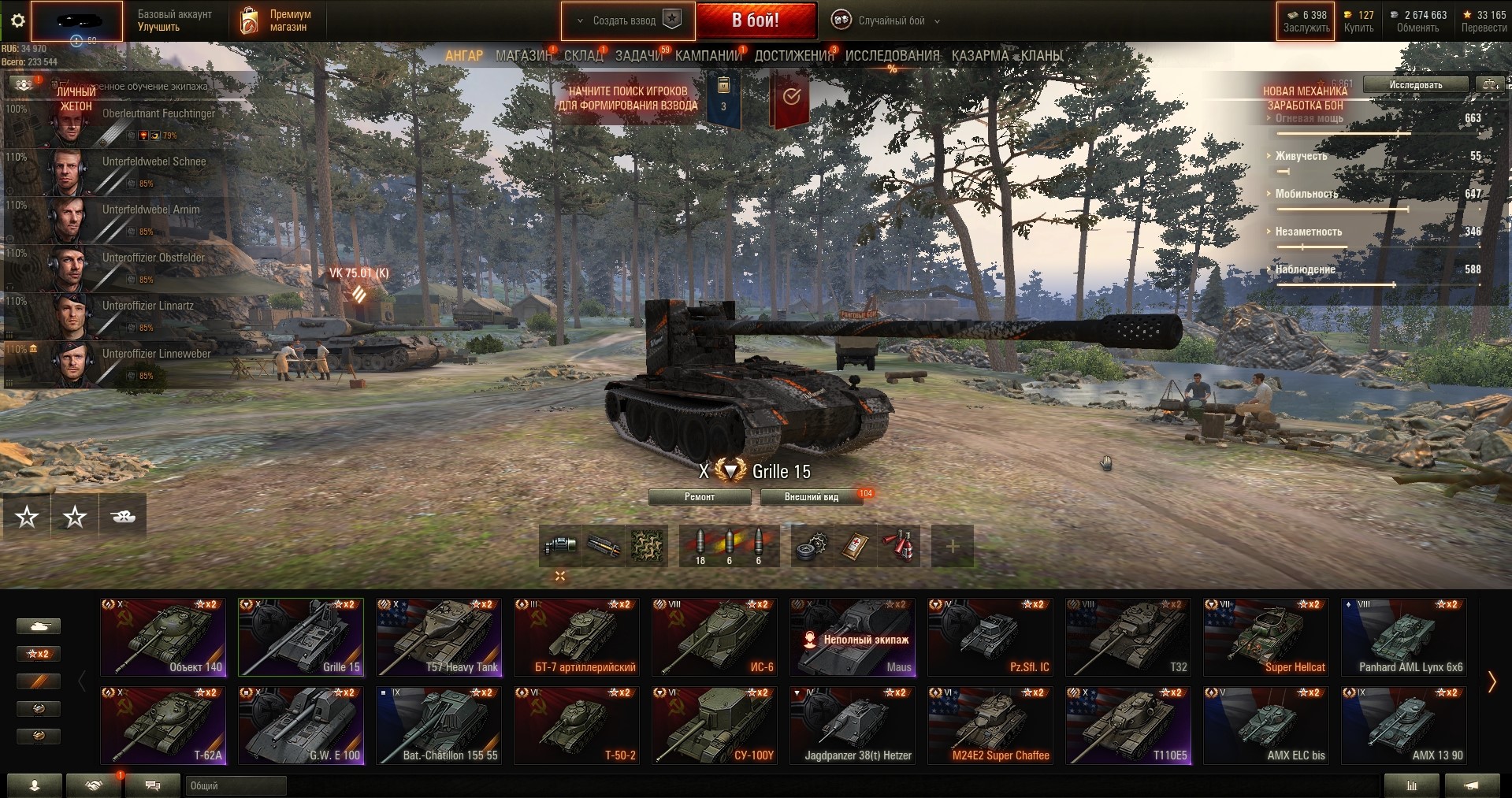Image resolution: width=1512 pixels, height=798 pixels.
Task: Pick the AMX 13 90 tank
Action: pyautogui.click(x=1404, y=726)
